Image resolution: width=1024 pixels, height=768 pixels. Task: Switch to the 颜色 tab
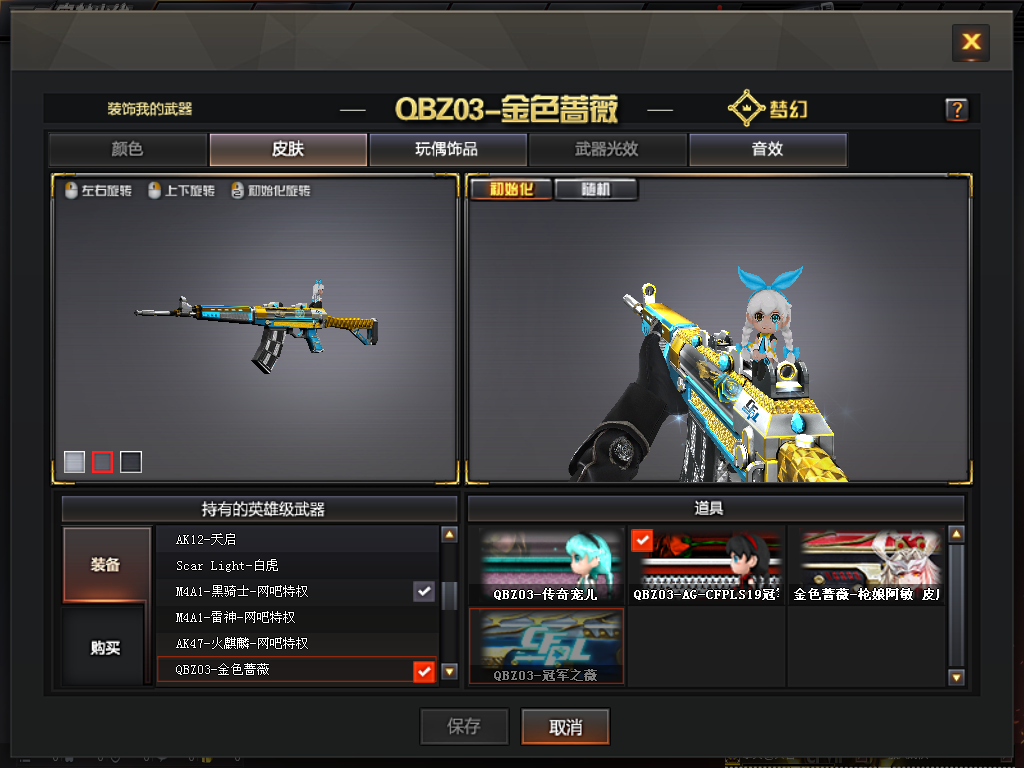tap(127, 150)
